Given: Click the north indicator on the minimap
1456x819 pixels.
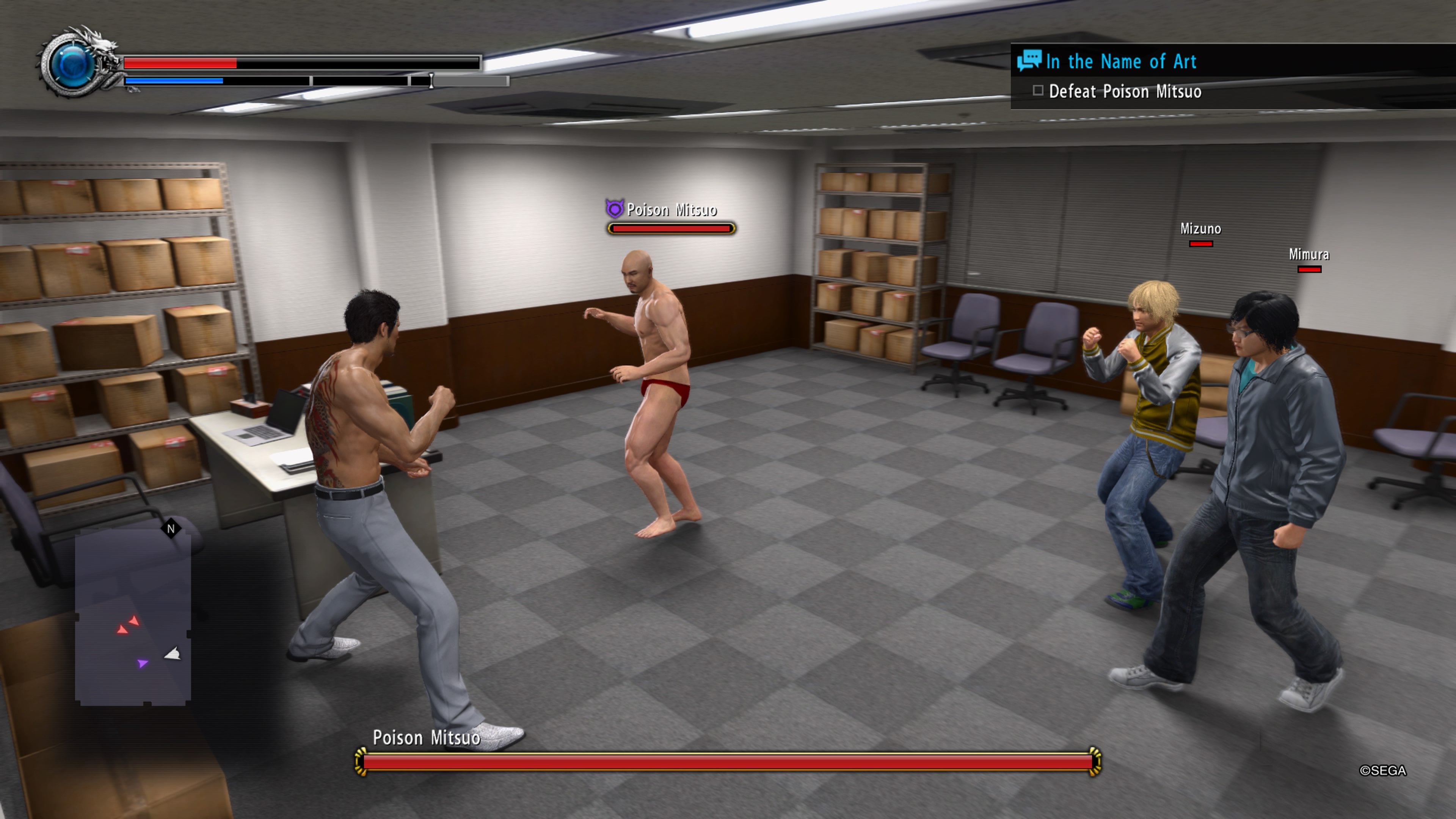Looking at the screenshot, I should 171,528.
